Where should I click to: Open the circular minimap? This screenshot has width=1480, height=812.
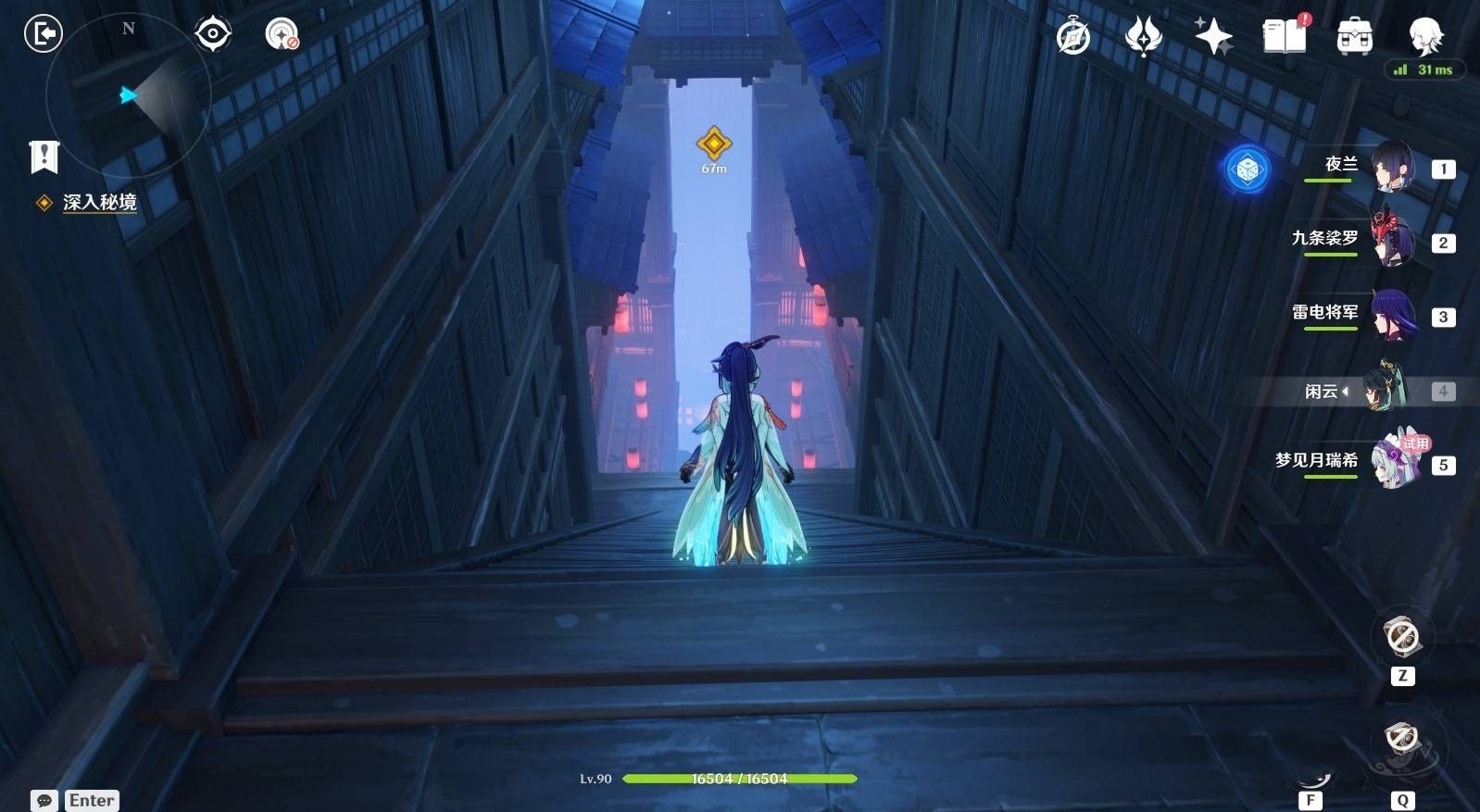pyautogui.click(x=128, y=94)
